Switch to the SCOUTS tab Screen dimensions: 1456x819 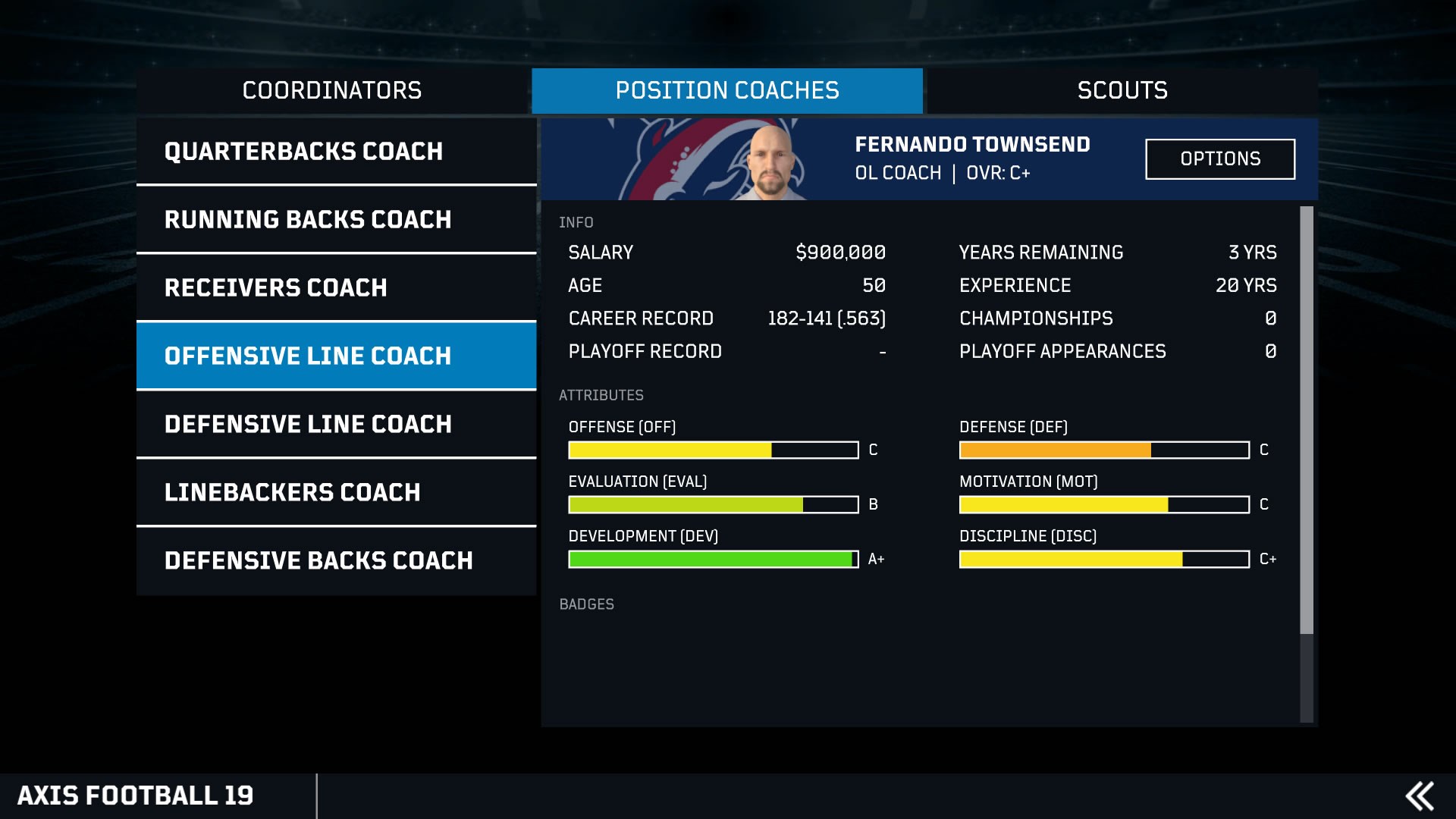(1123, 89)
